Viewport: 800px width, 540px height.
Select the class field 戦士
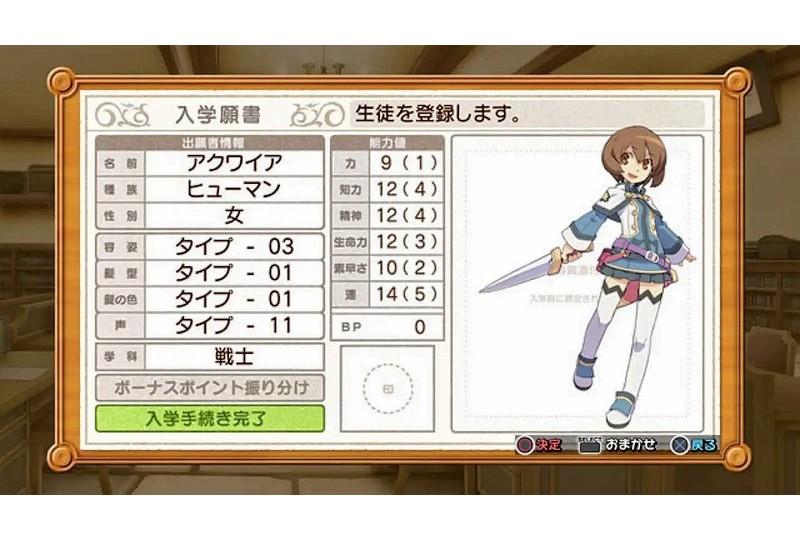coord(235,357)
